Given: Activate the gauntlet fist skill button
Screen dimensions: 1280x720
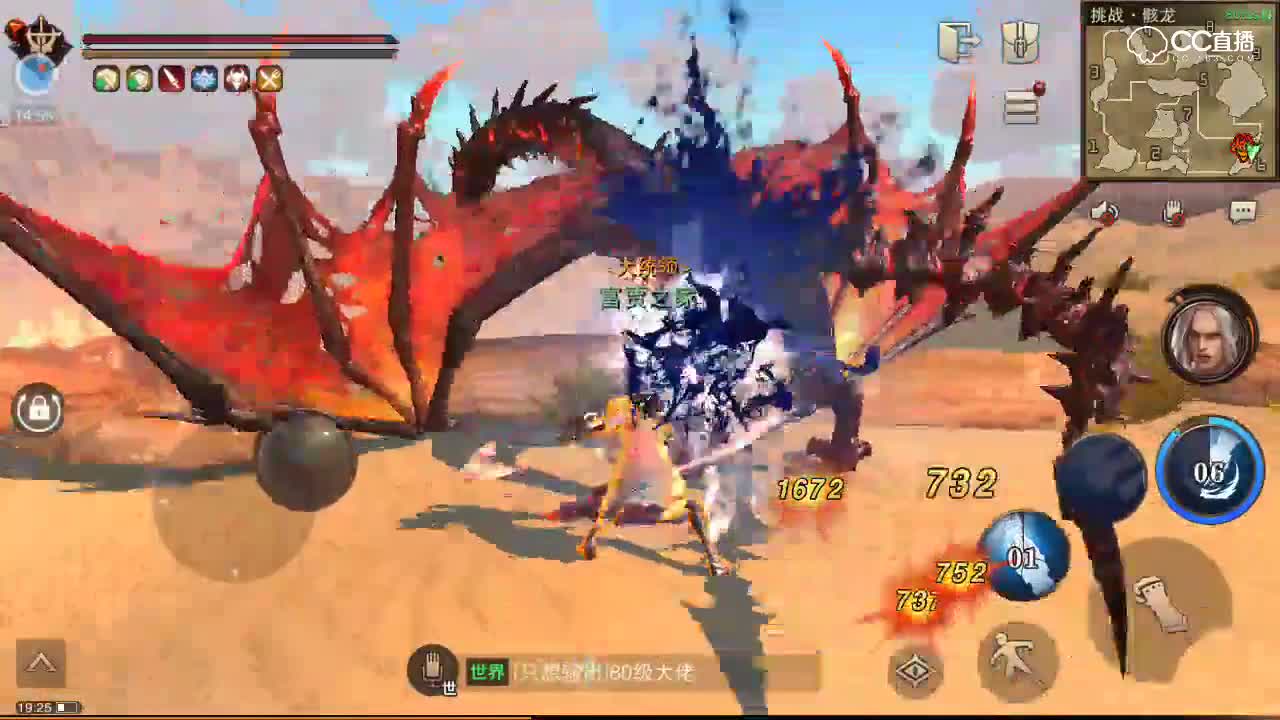Looking at the screenshot, I should (x=1163, y=604).
